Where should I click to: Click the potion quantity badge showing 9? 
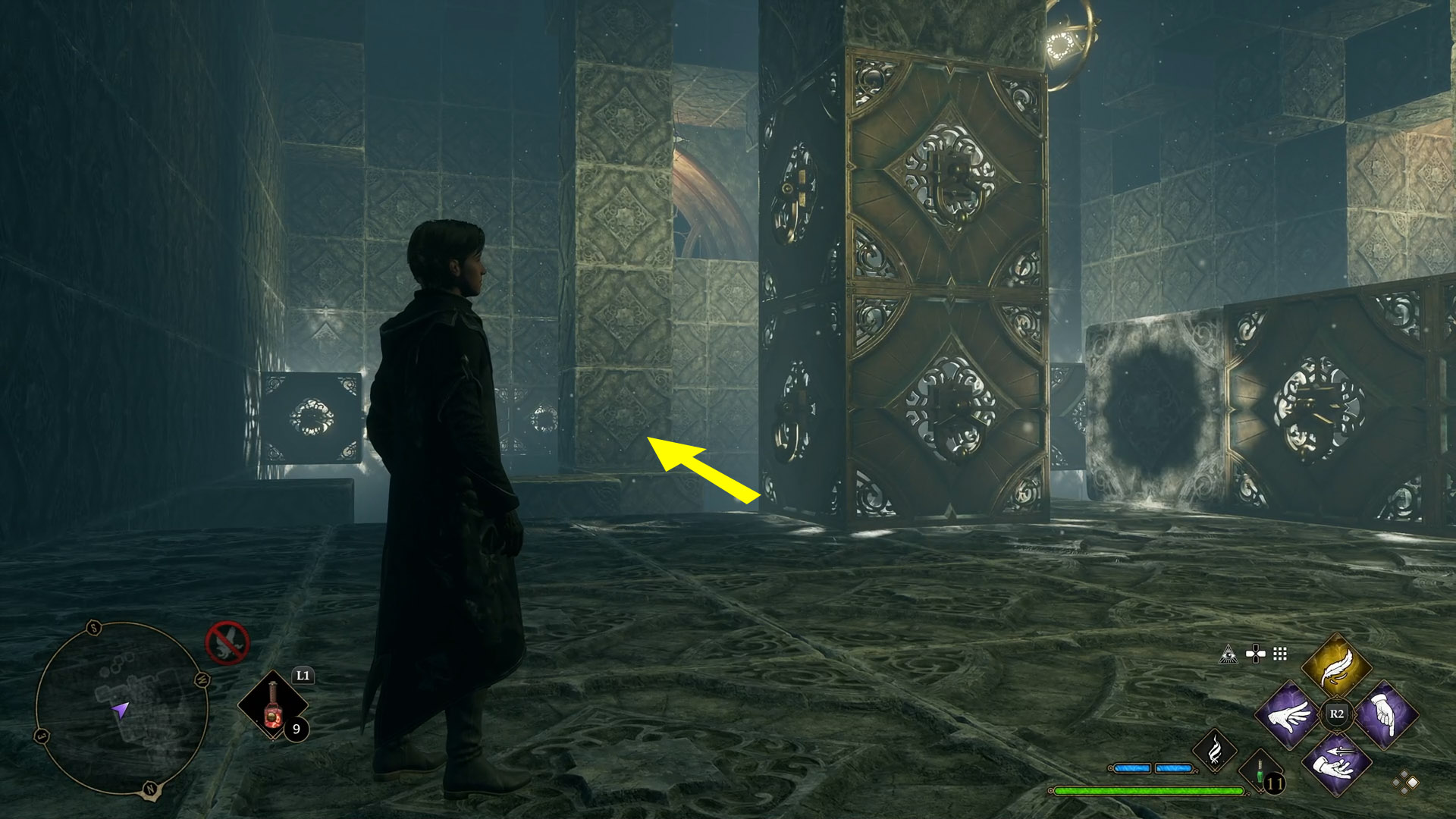[297, 730]
